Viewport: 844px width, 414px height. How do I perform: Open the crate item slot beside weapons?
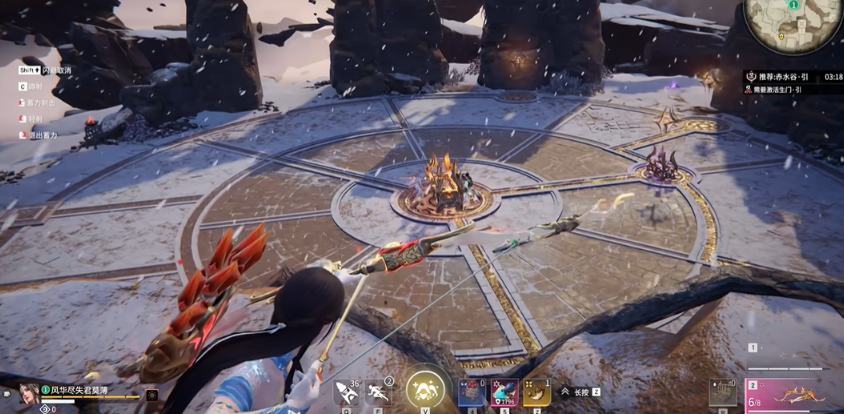point(723,393)
